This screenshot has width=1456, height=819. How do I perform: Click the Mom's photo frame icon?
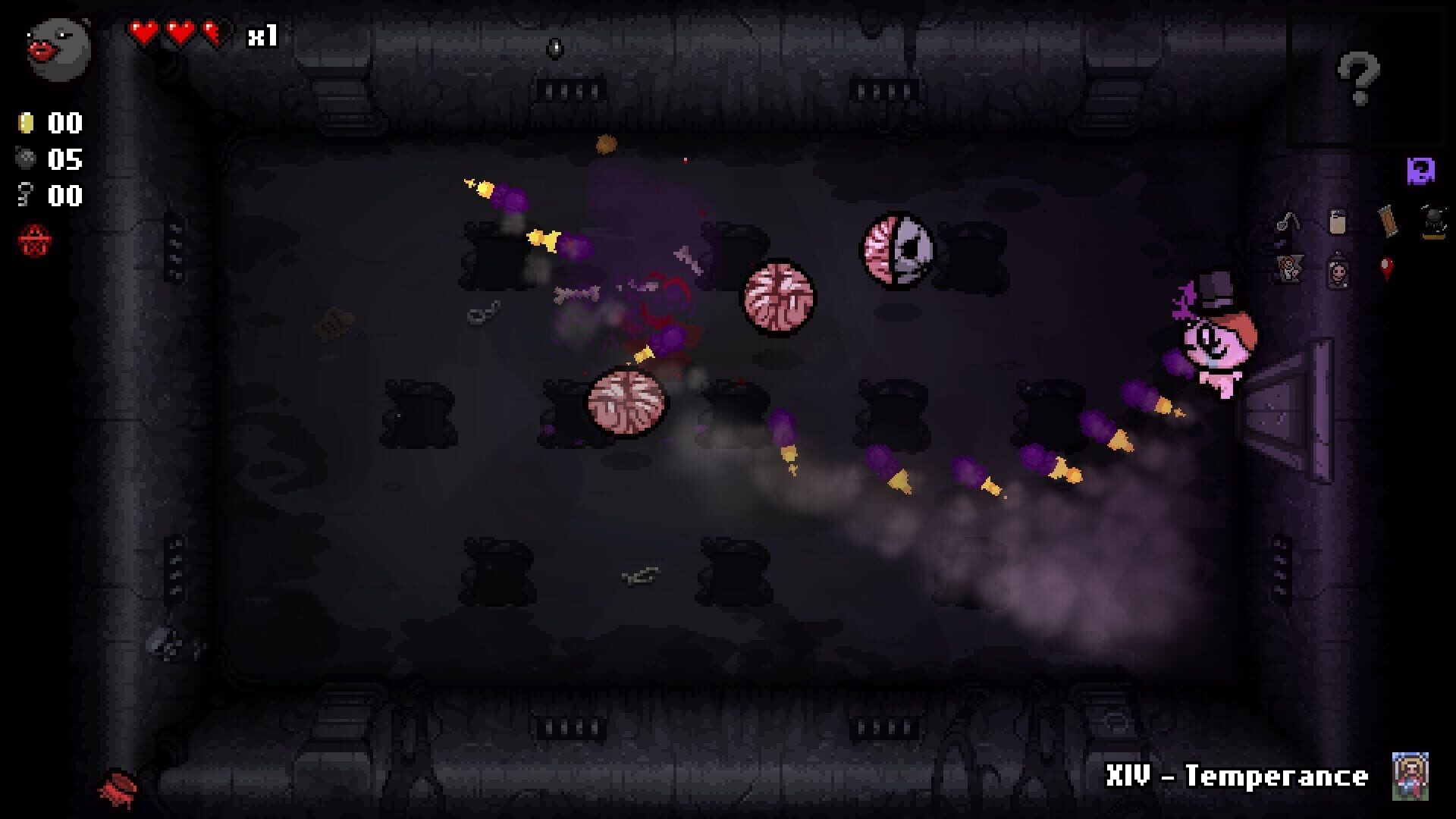coord(1290,268)
